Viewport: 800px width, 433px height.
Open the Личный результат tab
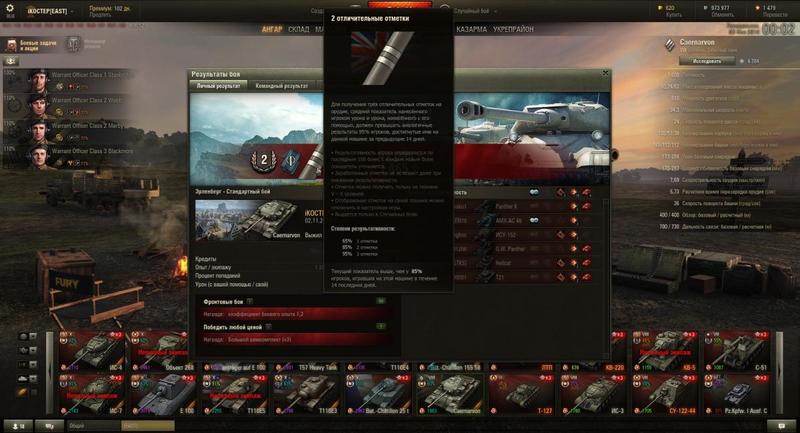[218, 86]
